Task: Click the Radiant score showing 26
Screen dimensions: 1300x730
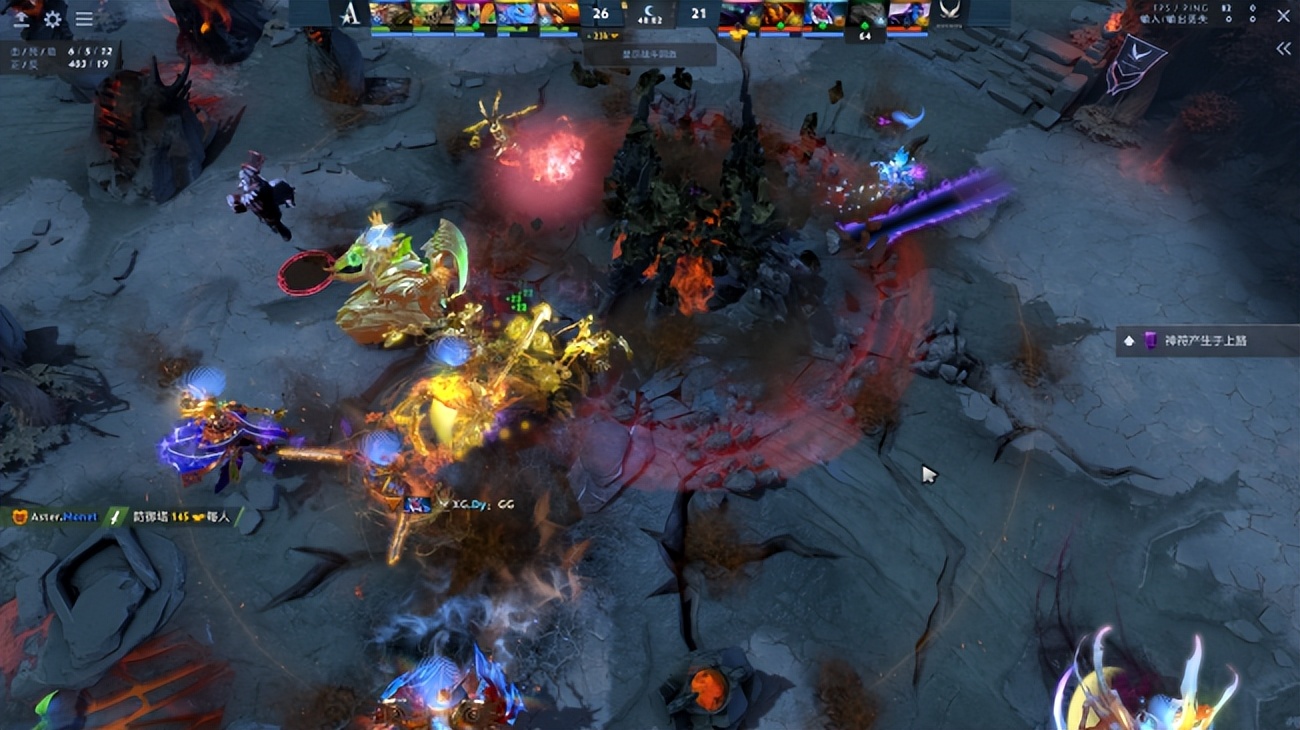Action: click(x=599, y=13)
